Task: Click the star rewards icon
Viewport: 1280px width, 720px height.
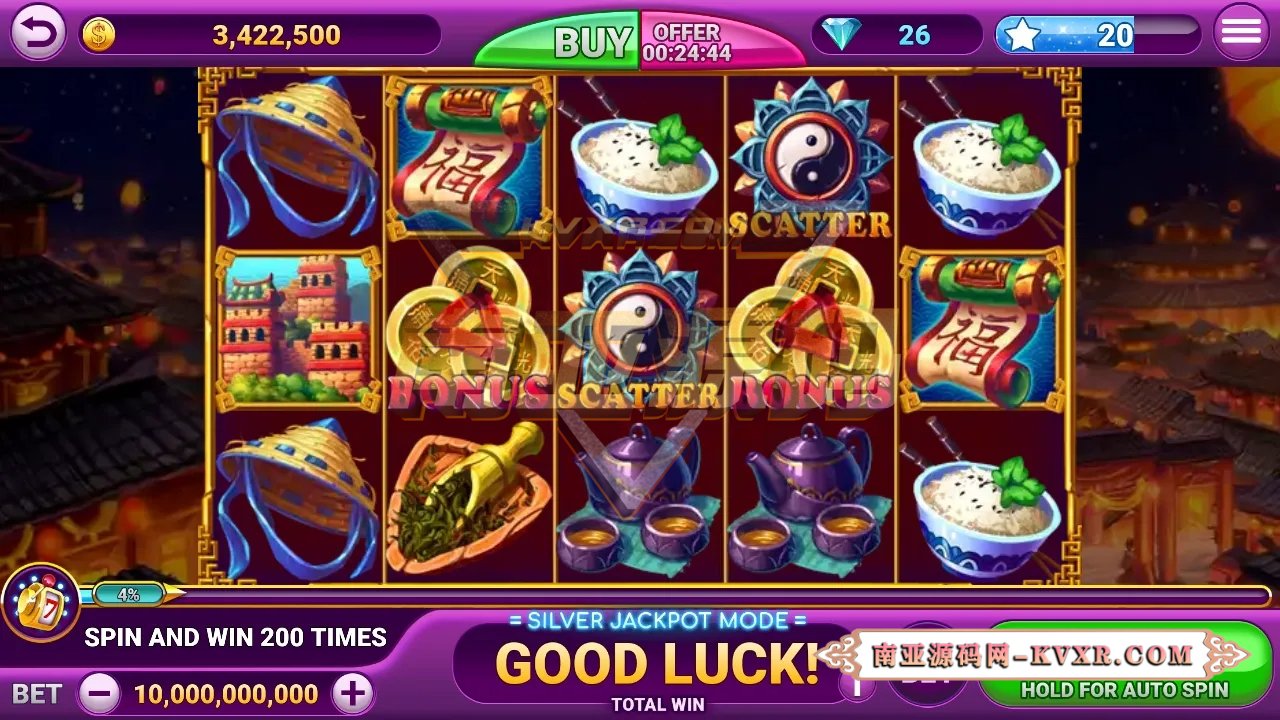Action: coord(1022,33)
